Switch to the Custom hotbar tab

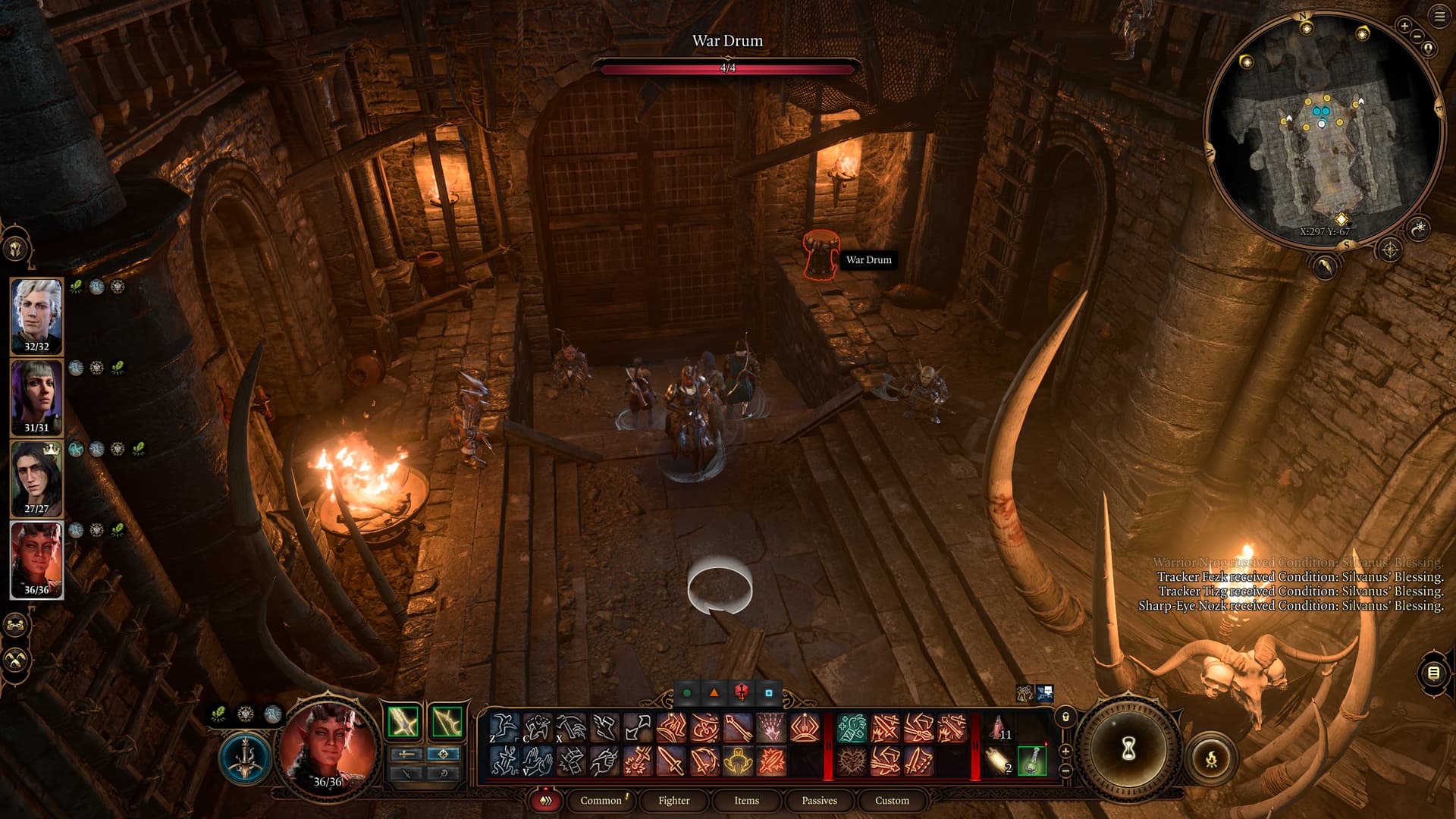tap(892, 800)
